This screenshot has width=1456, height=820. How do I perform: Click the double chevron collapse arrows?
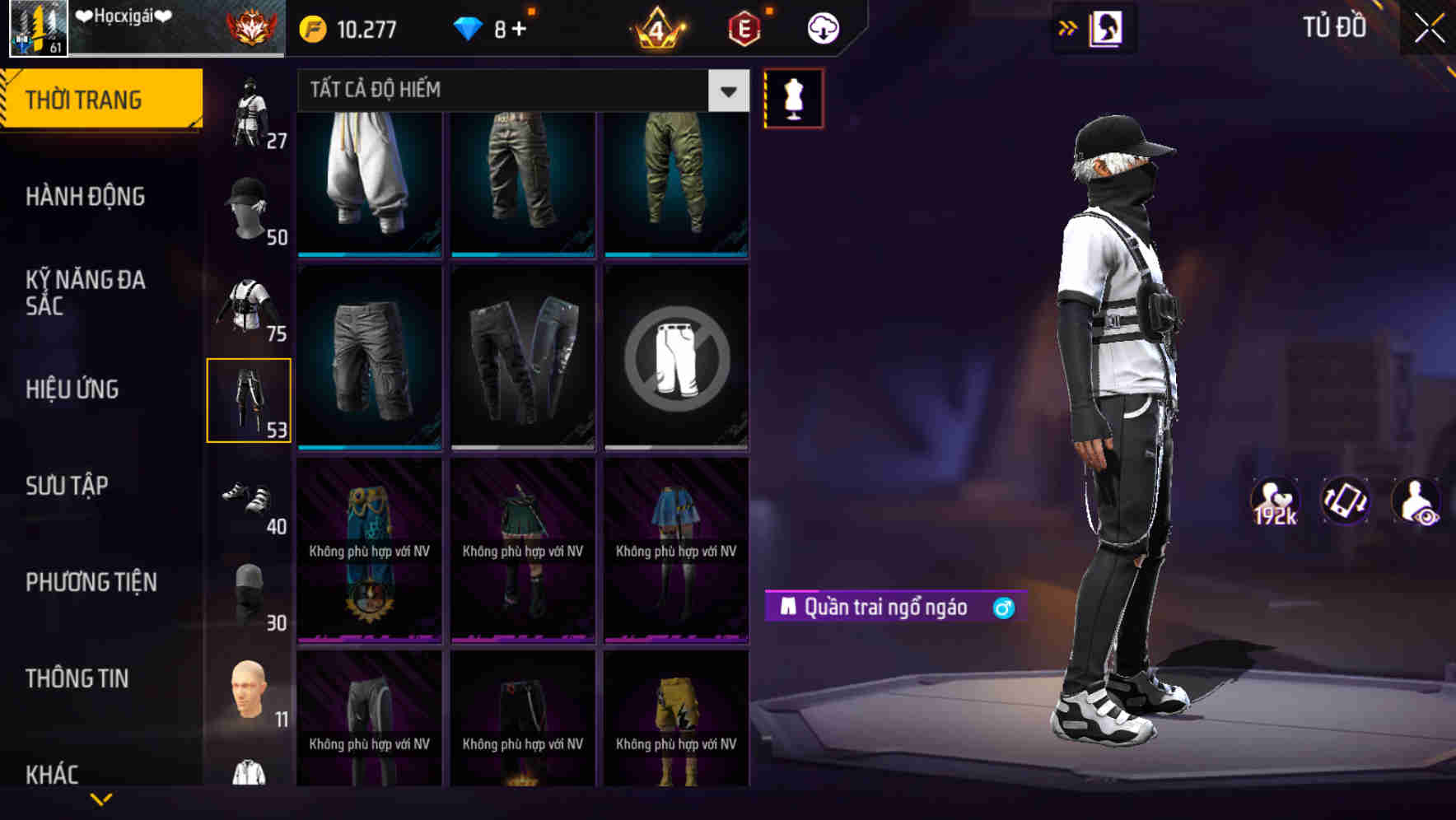point(1066,26)
